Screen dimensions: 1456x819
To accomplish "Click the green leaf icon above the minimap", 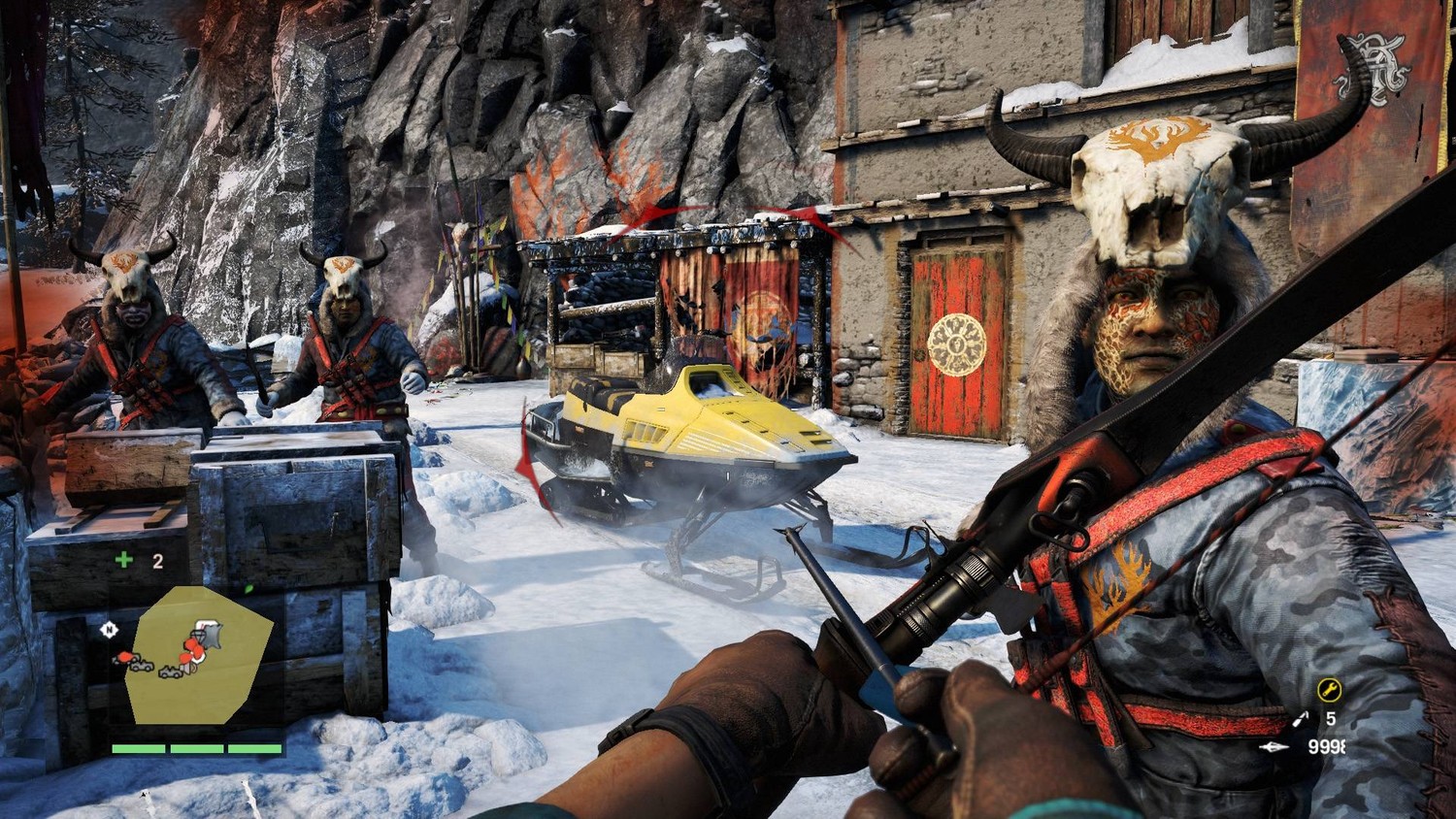I will coord(248,588).
